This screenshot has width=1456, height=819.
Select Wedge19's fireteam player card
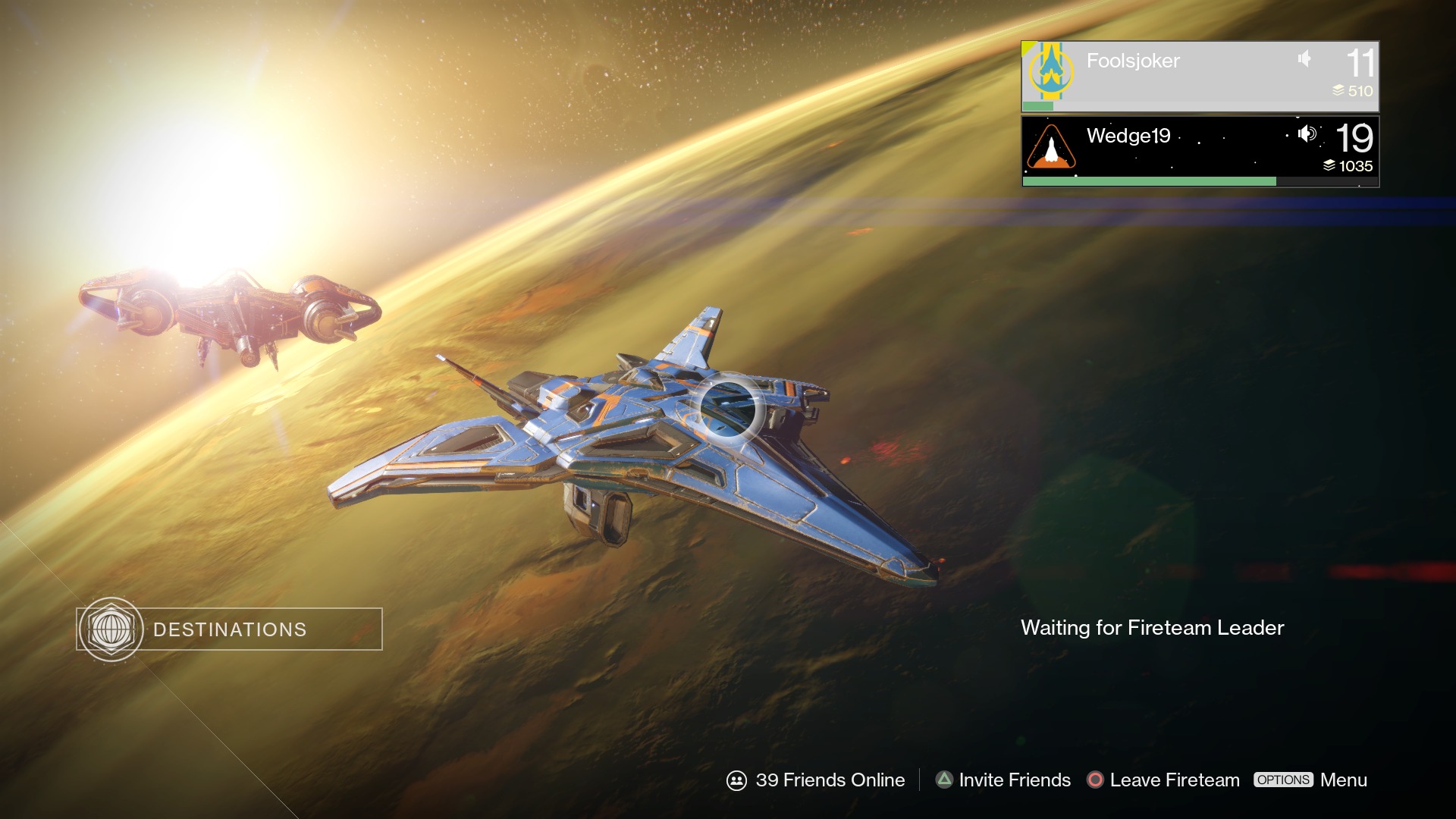[1200, 150]
